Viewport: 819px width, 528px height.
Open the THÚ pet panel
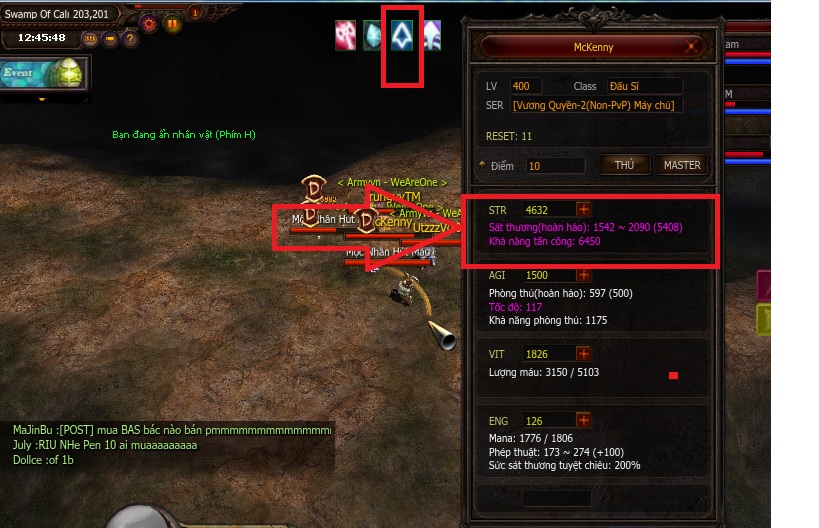[624, 165]
